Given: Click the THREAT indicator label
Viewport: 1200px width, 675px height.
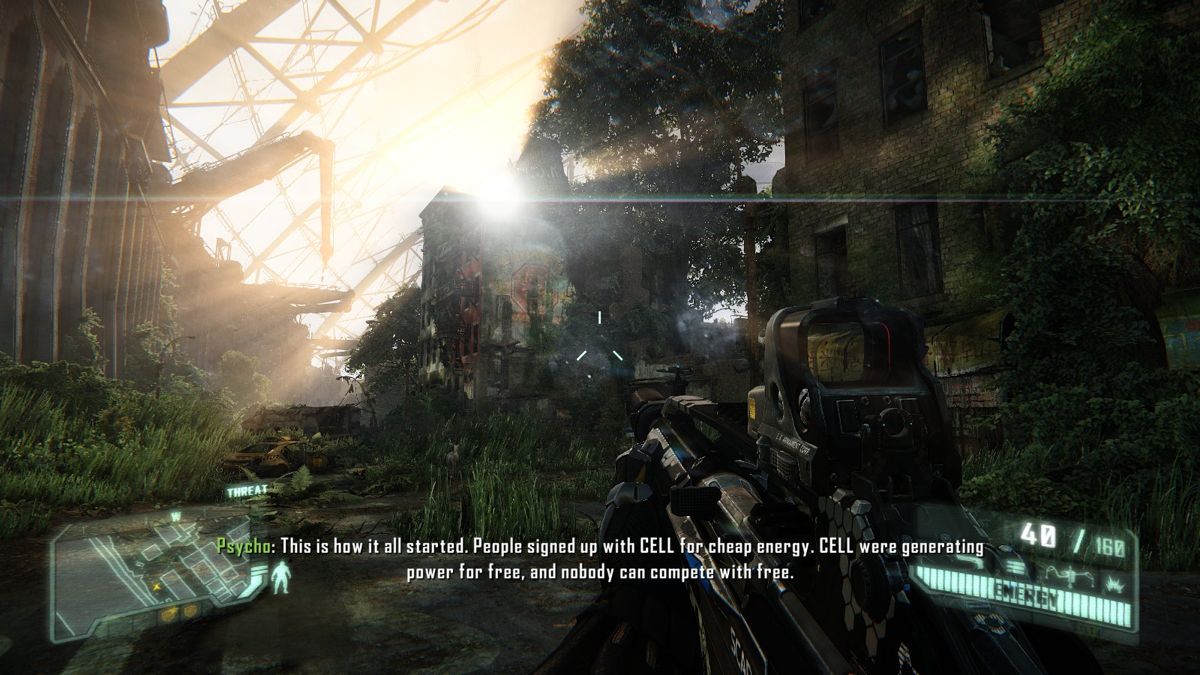Looking at the screenshot, I should pyautogui.click(x=246, y=492).
